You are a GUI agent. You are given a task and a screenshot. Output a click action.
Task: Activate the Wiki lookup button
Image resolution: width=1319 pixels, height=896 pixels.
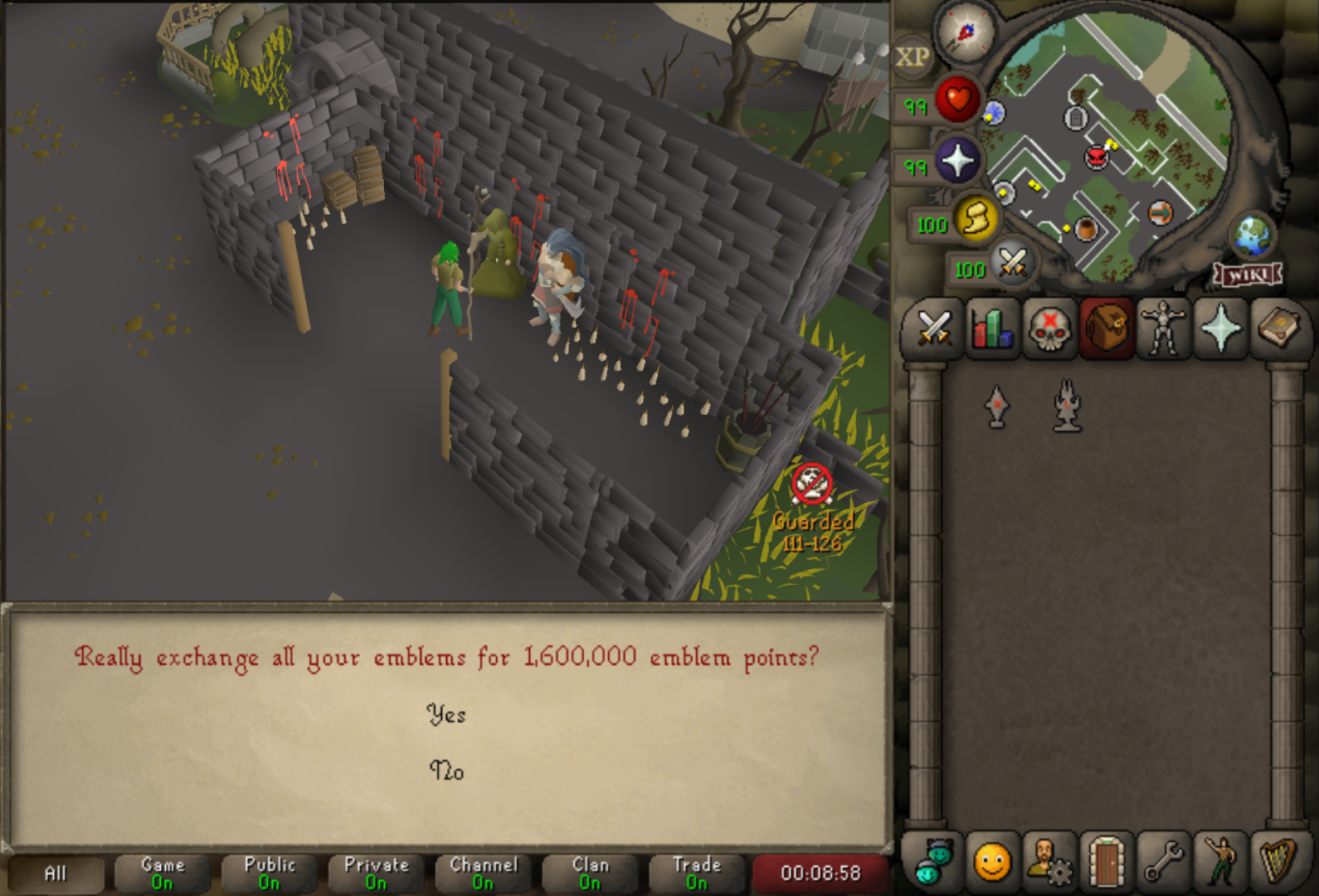[x=1248, y=275]
